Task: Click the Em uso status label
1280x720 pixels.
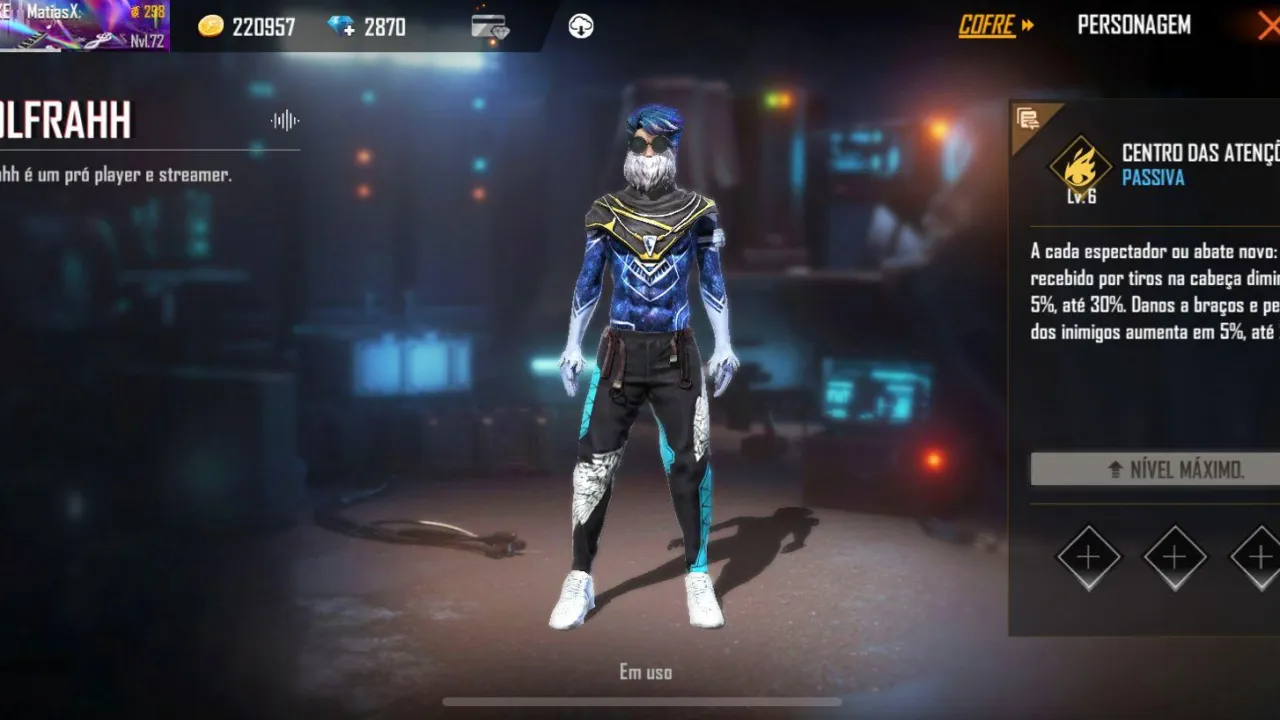Action: (644, 672)
